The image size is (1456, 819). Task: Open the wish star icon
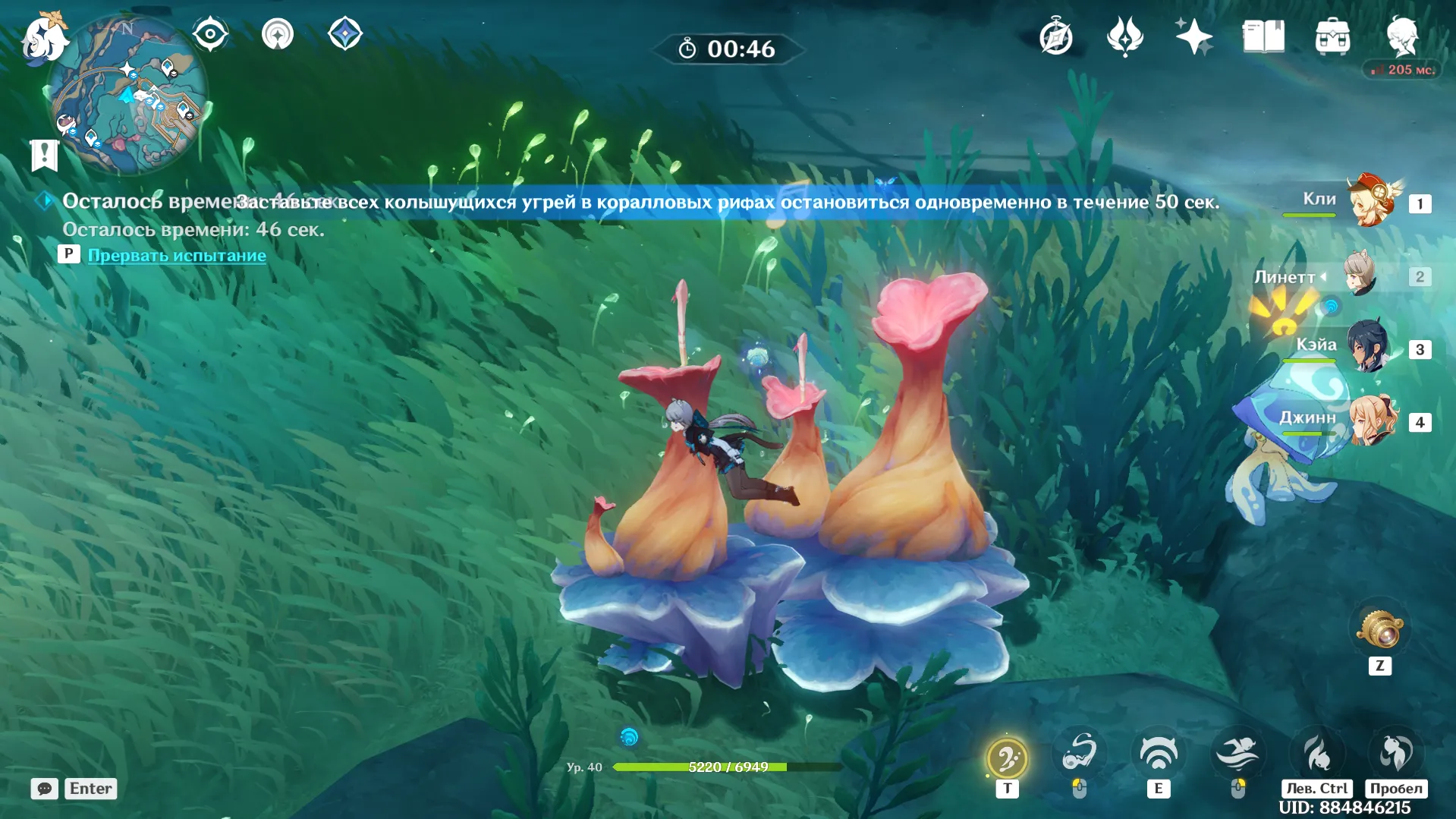(x=1193, y=36)
